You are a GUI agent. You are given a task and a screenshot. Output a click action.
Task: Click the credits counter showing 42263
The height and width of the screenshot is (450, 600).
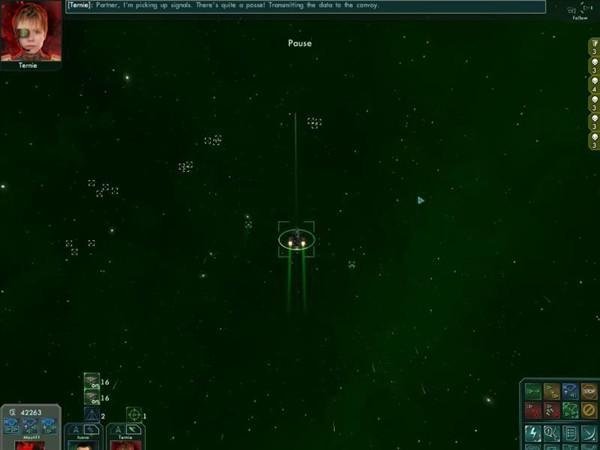[x=30, y=411]
